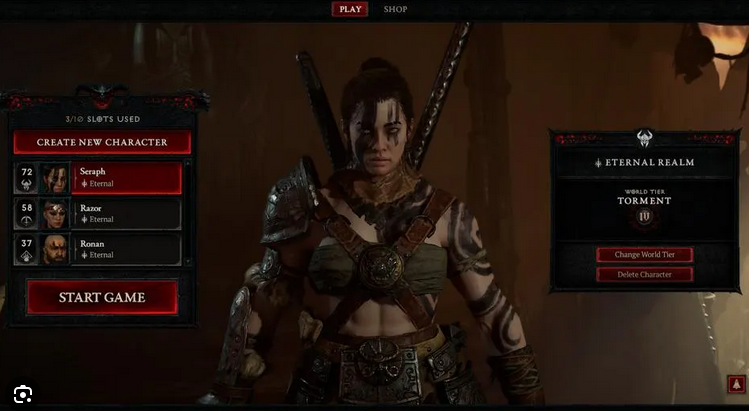Create a new character
749x411 pixels.
[x=102, y=142]
